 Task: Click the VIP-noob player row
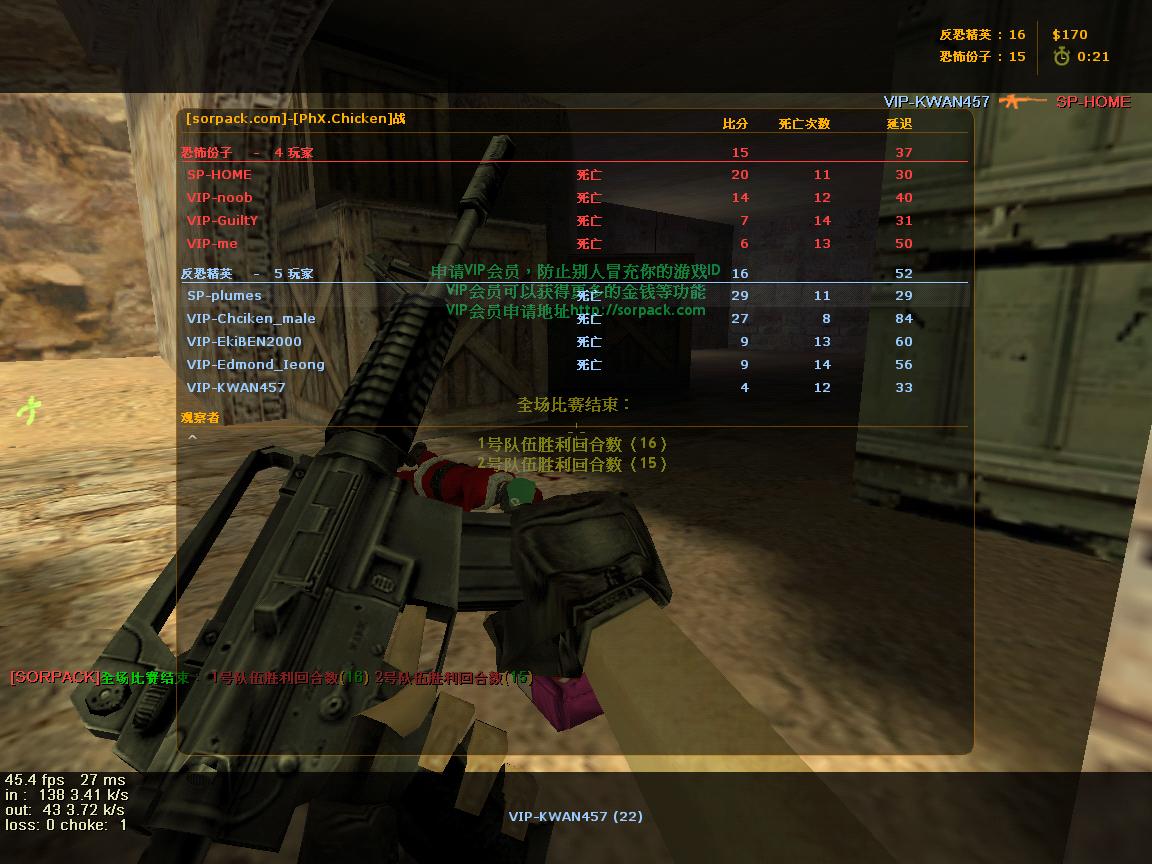pyautogui.click(x=220, y=198)
